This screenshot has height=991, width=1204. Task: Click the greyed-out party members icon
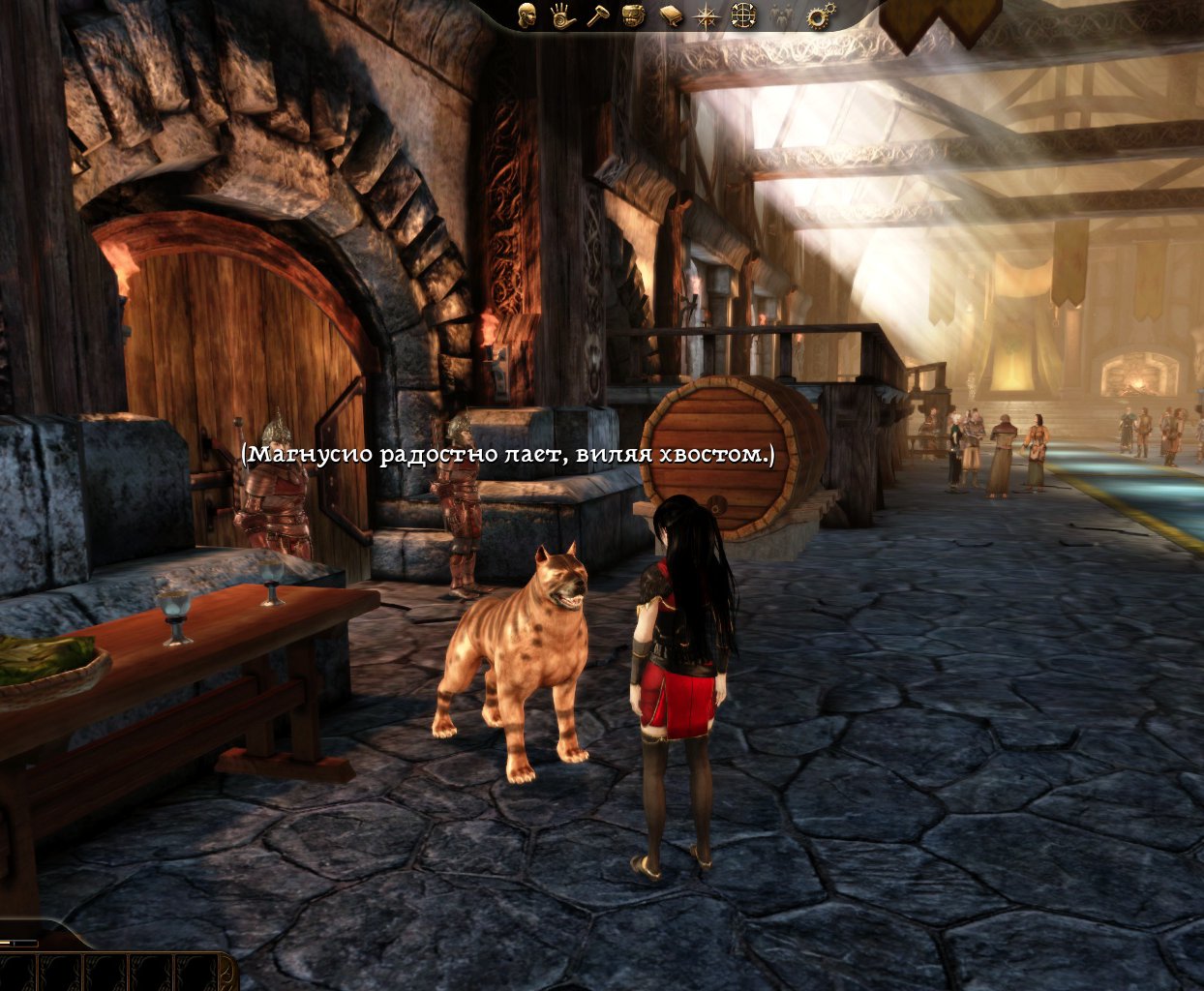click(x=781, y=15)
